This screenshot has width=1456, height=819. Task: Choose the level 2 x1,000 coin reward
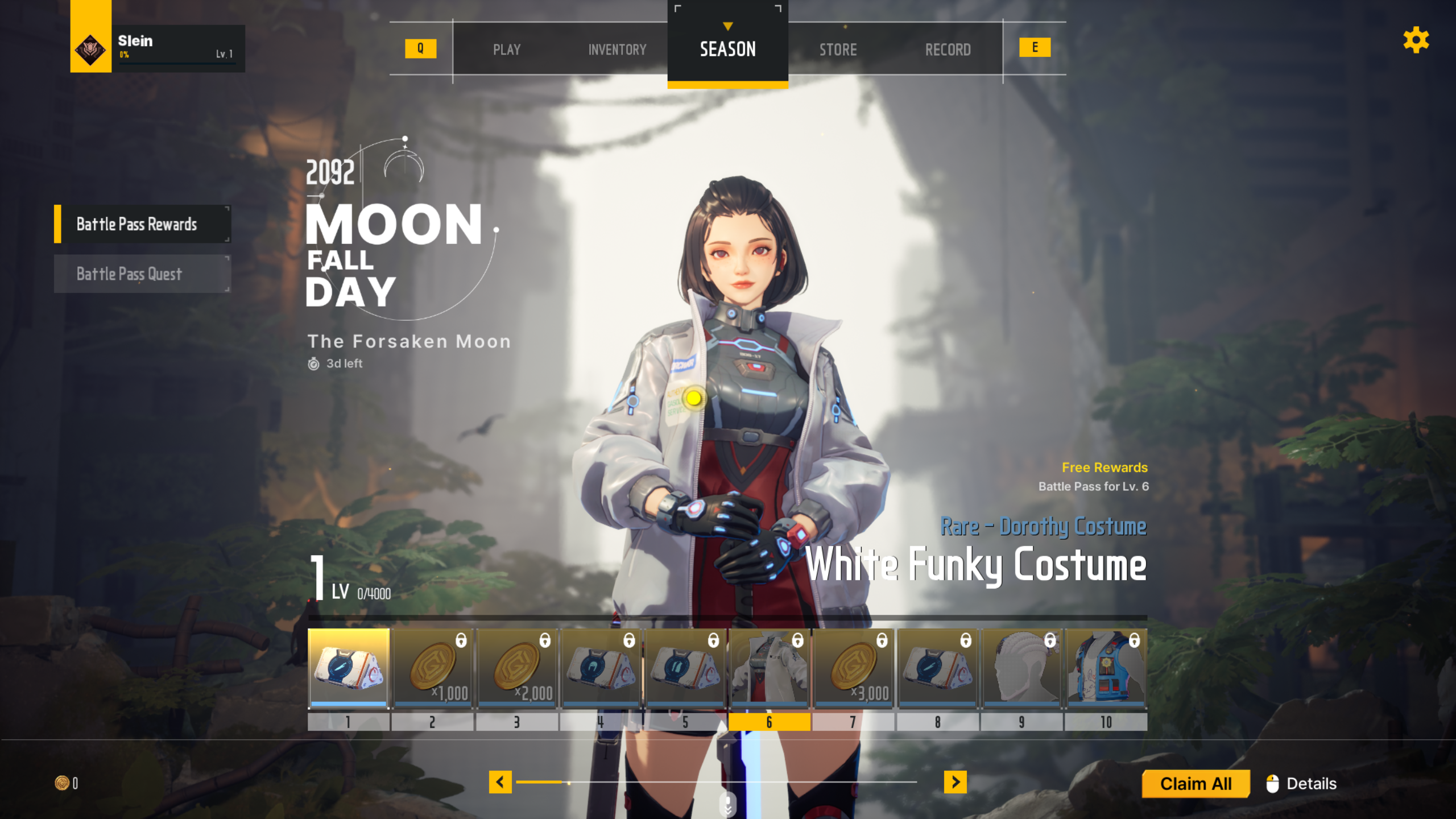(x=432, y=668)
